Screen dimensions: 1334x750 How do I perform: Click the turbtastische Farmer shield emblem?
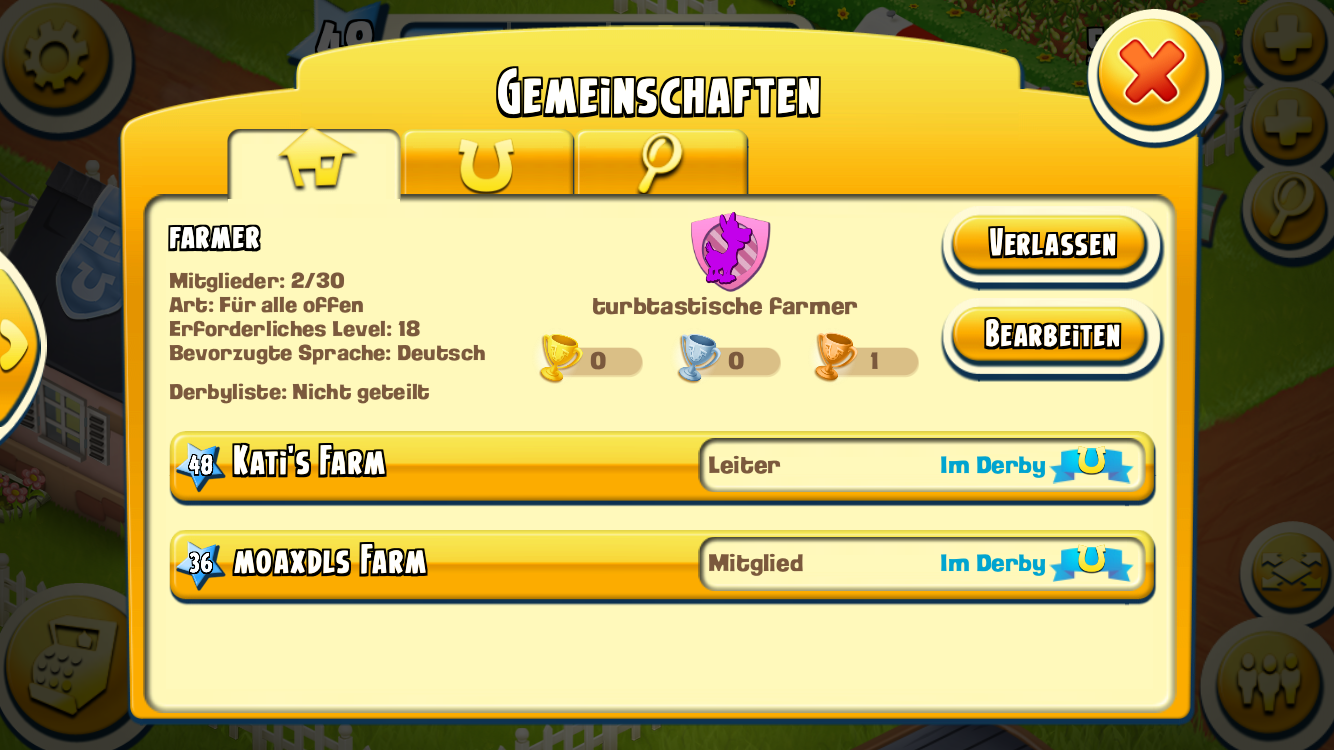pos(730,248)
